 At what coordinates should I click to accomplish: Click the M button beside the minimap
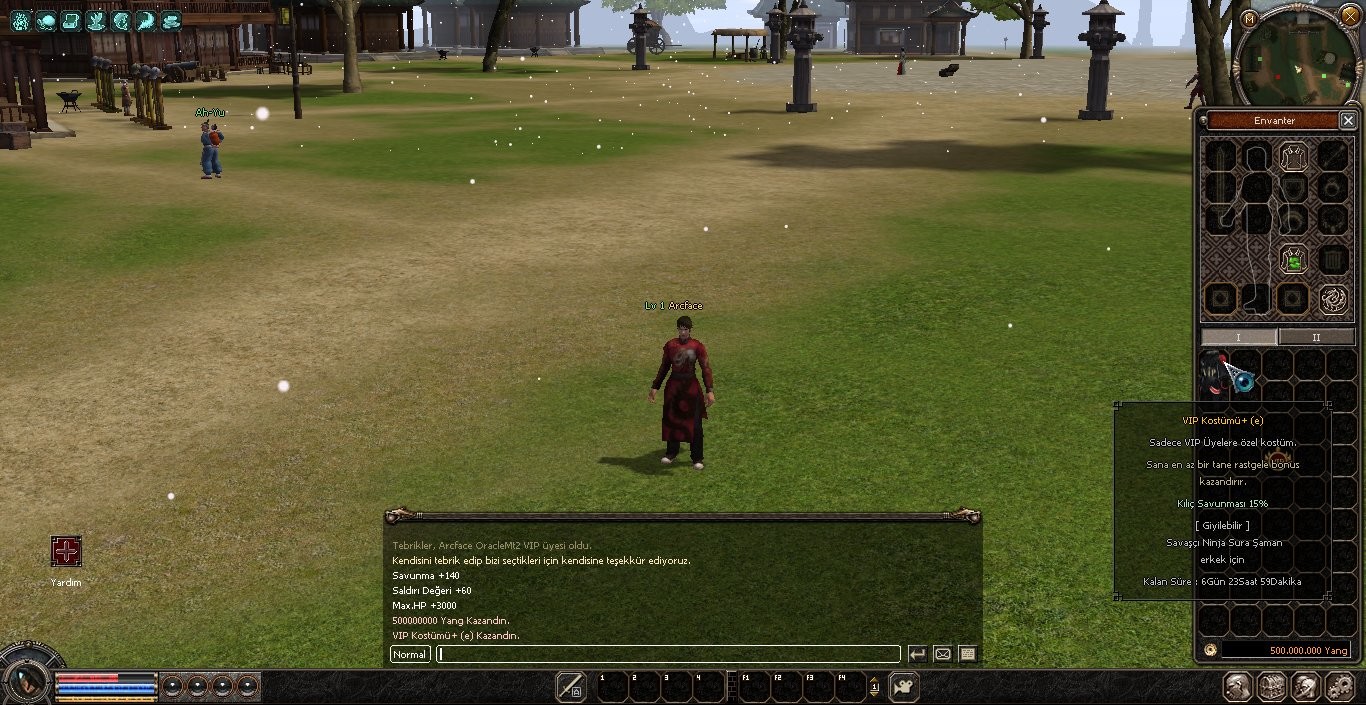[1248, 19]
